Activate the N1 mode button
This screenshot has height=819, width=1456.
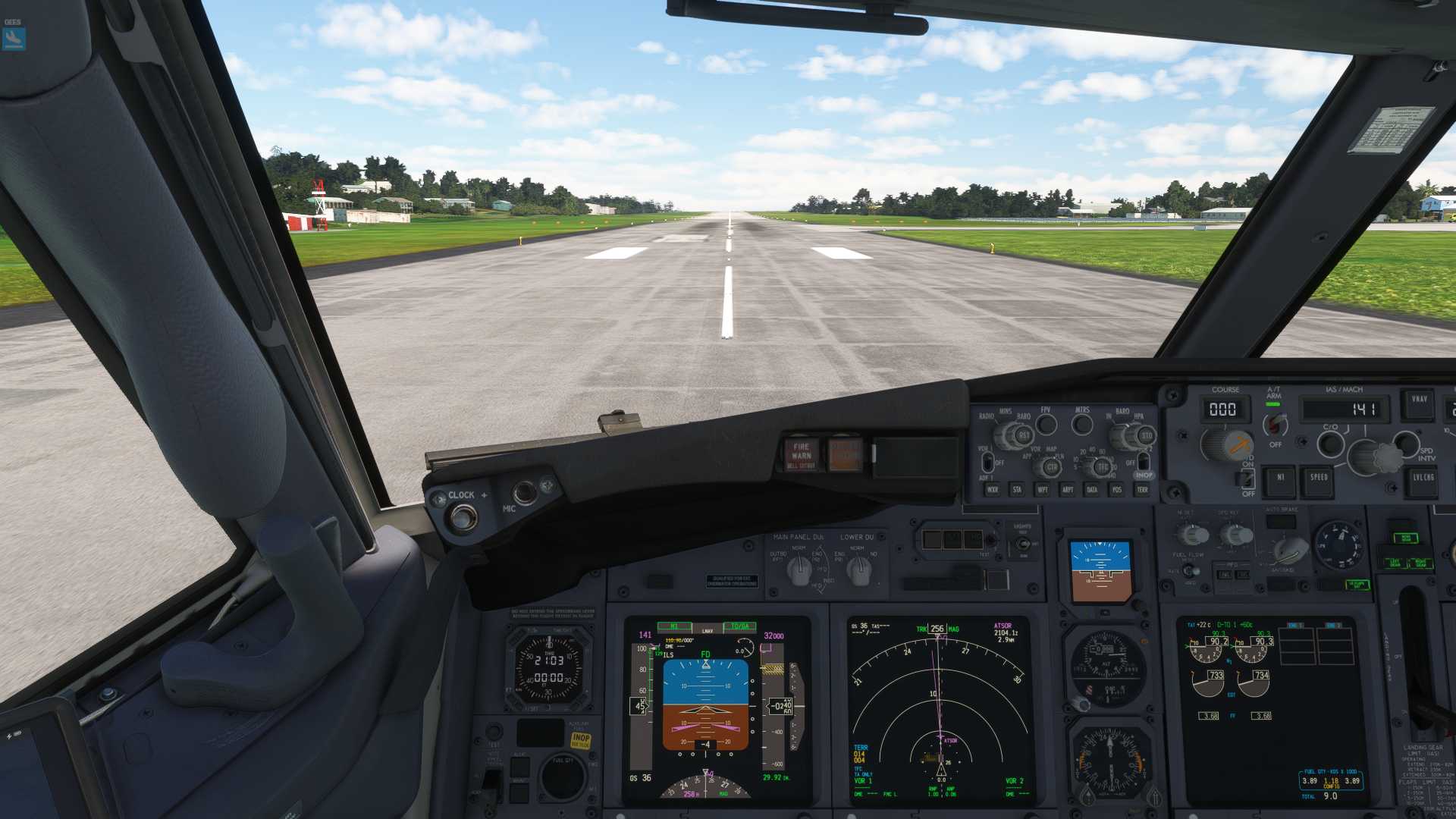1280,479
